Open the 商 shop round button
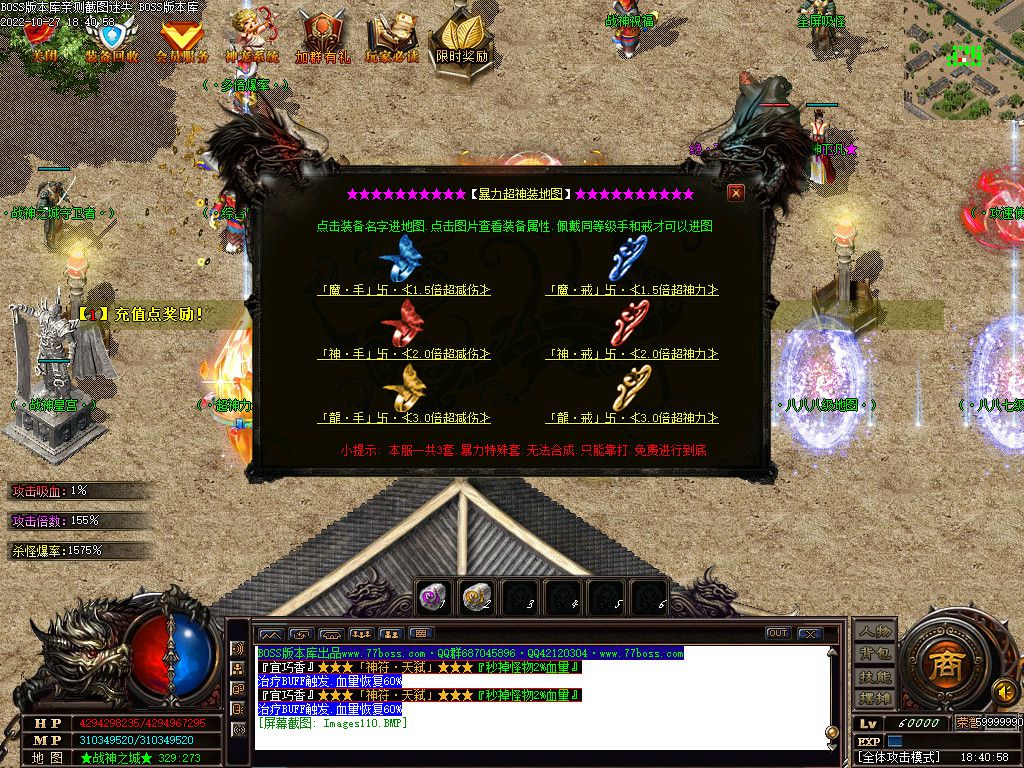 coord(941,665)
